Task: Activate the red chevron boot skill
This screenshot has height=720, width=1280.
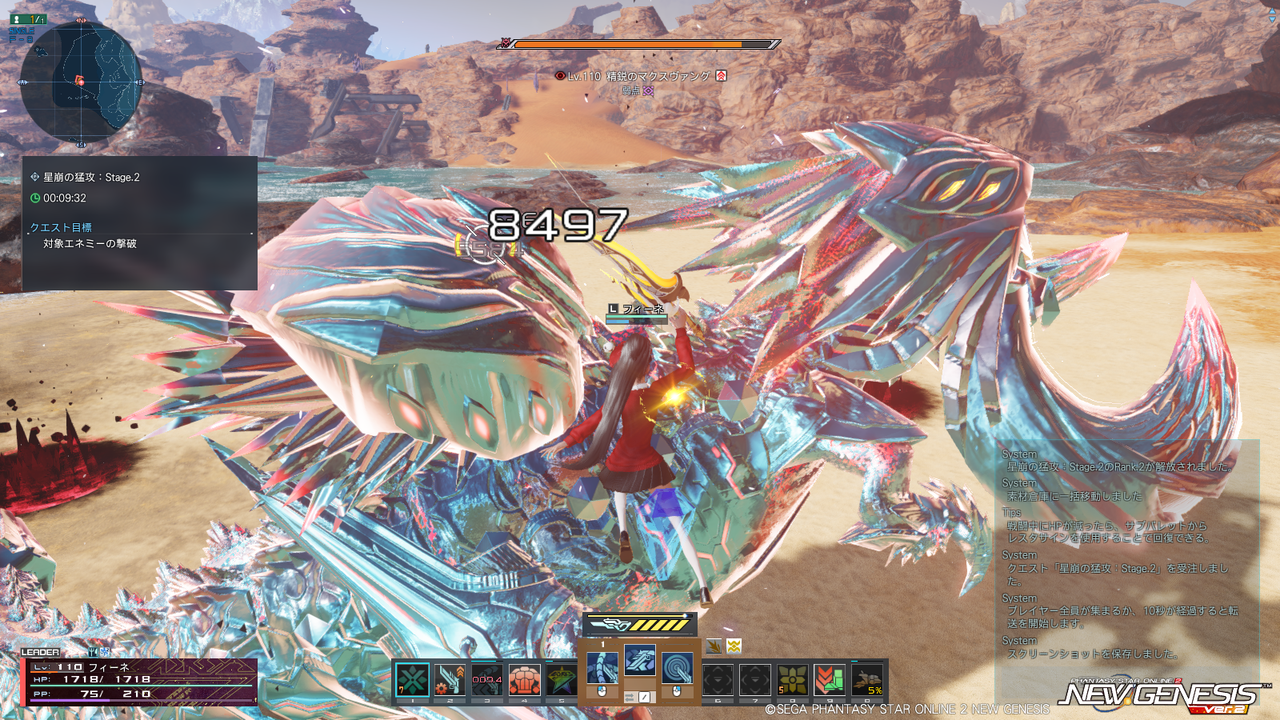Action: [x=830, y=680]
